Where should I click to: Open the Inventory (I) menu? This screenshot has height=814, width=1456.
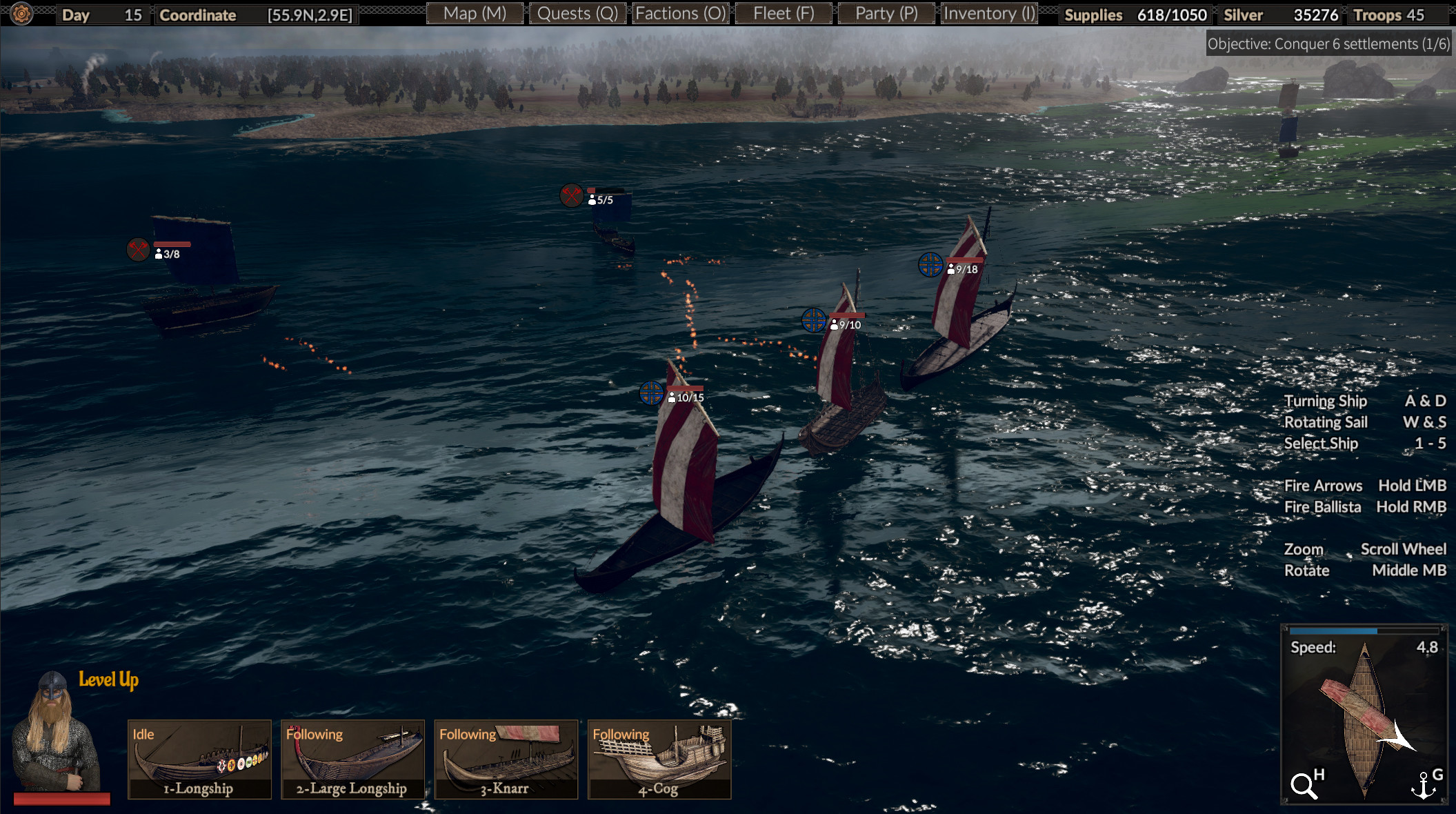coord(988,12)
